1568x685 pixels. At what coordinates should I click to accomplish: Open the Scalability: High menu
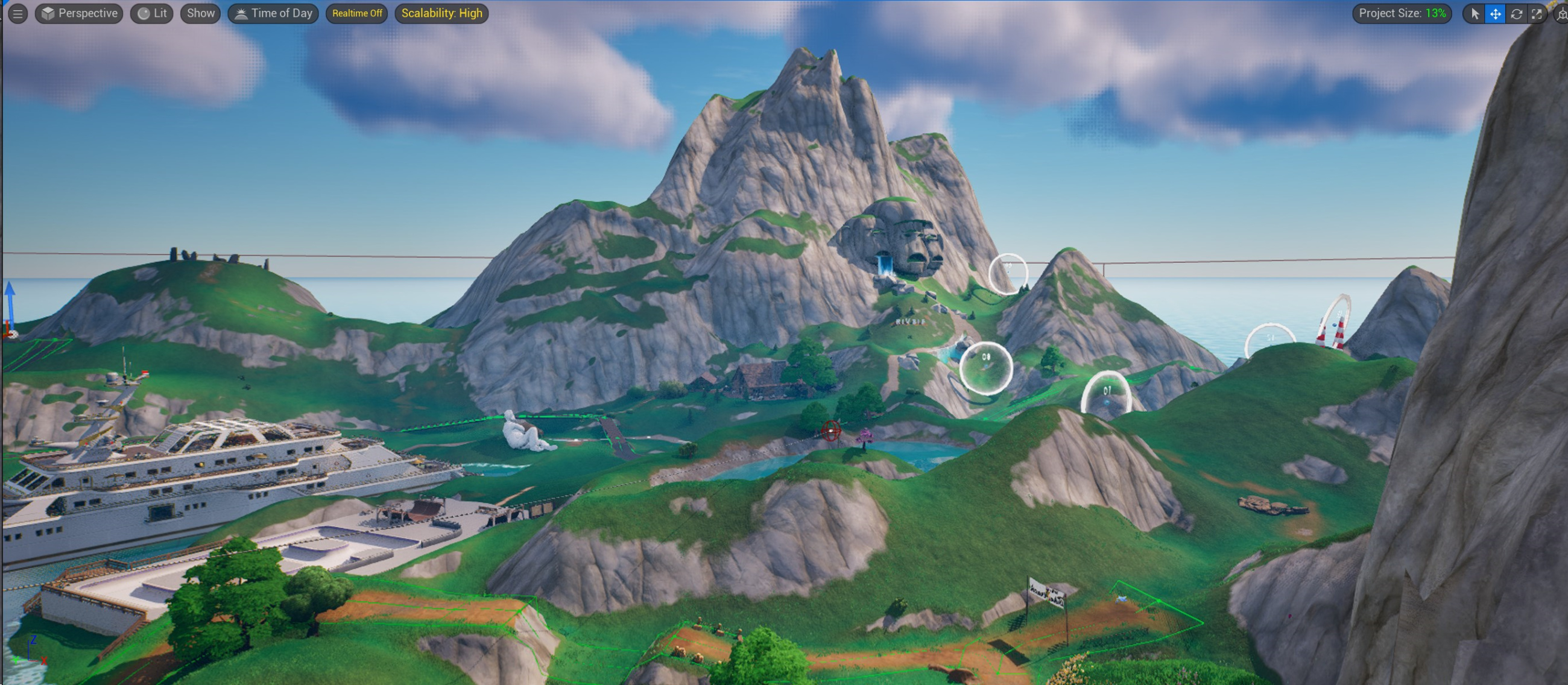coord(441,13)
